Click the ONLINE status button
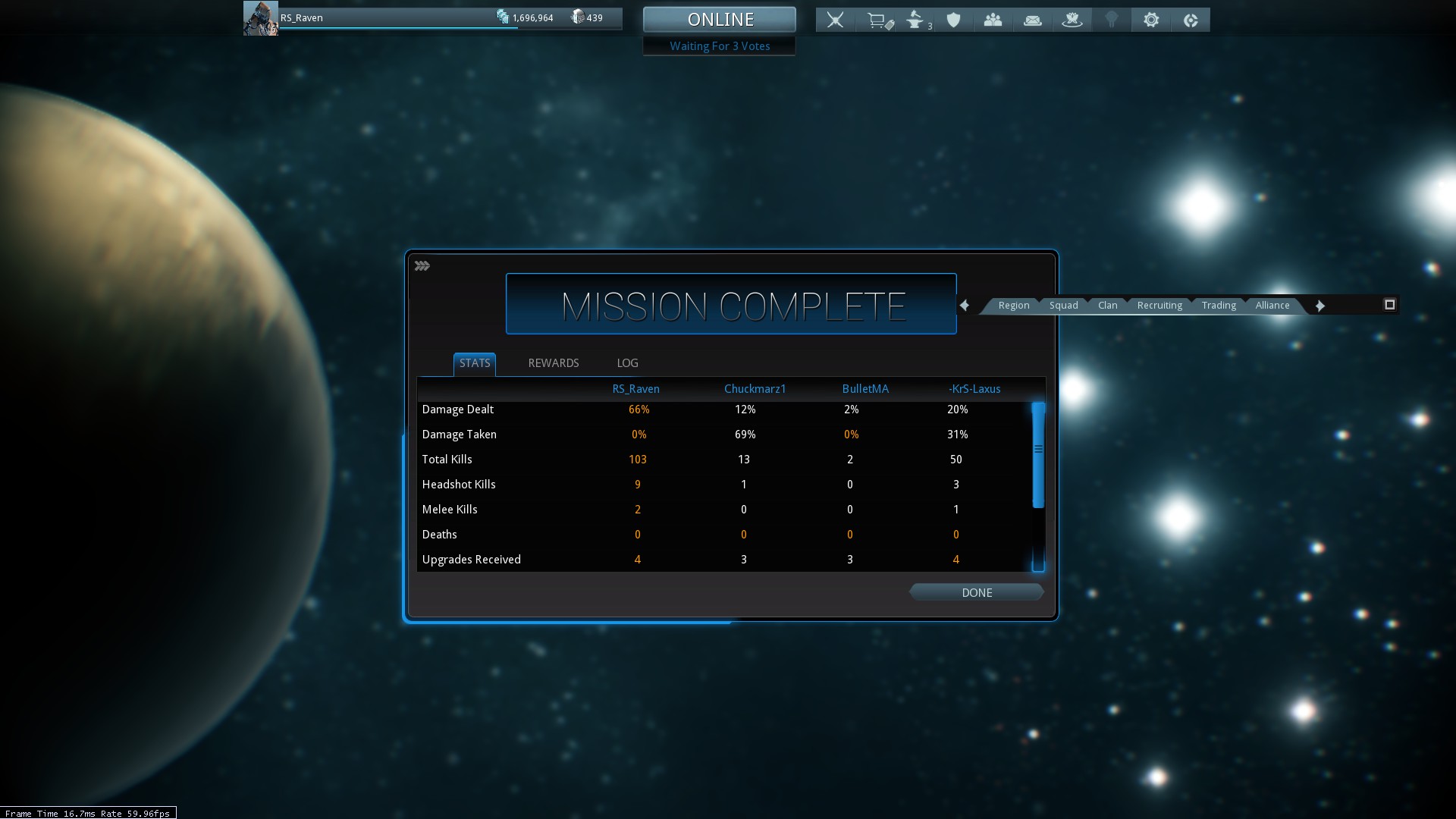Viewport: 1456px width, 819px height. tap(720, 20)
